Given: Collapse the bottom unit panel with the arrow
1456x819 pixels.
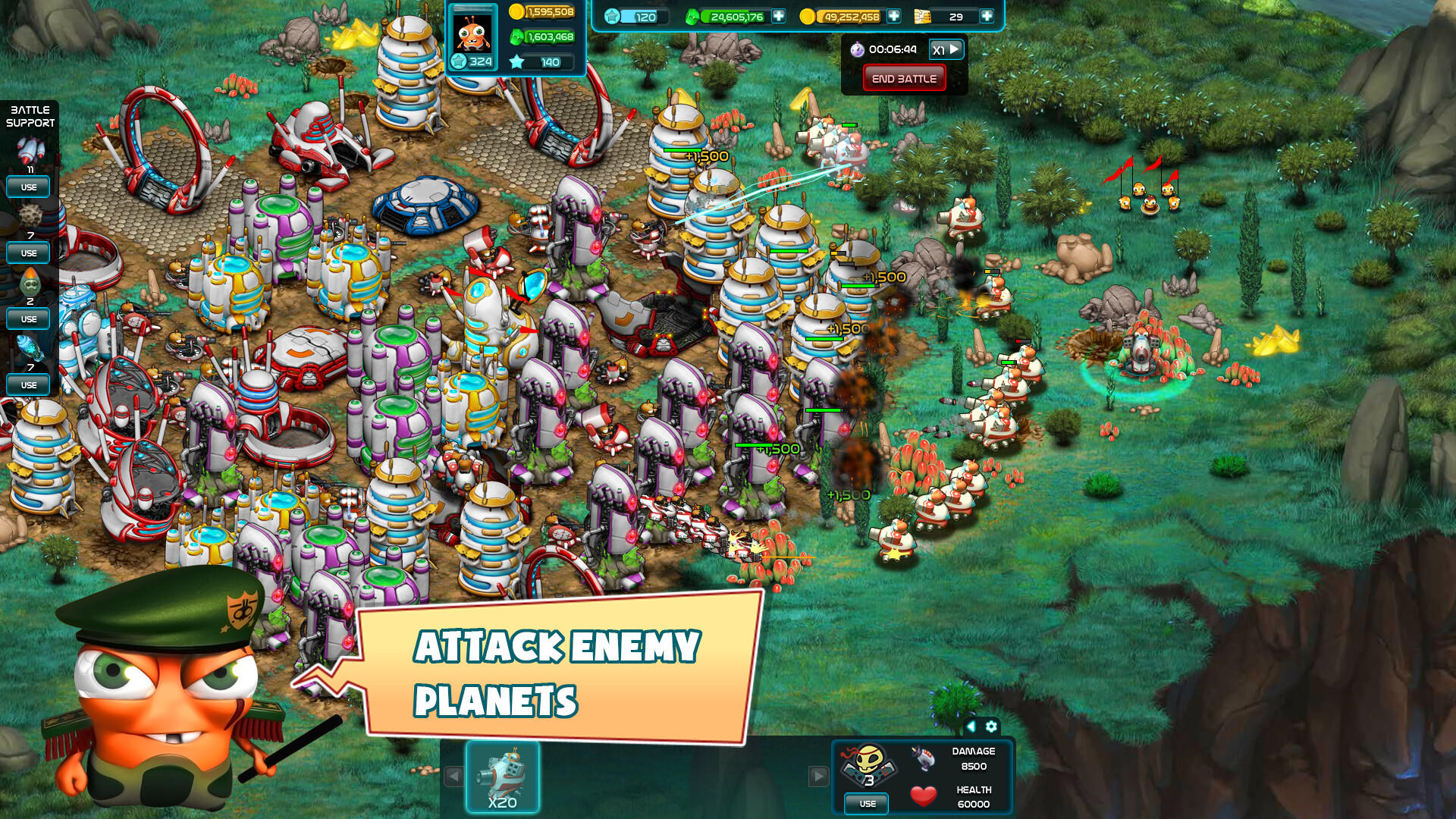Looking at the screenshot, I should [x=971, y=726].
